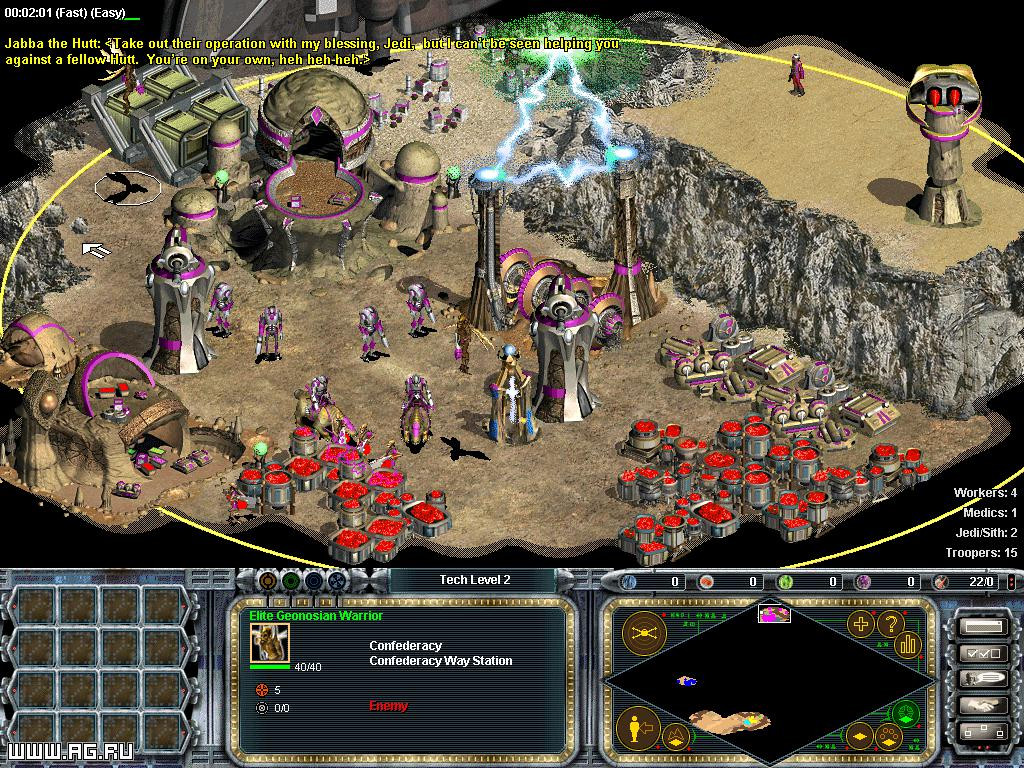Viewport: 1024px width, 768px height.
Task: Open the question mark help button
Action: [889, 625]
